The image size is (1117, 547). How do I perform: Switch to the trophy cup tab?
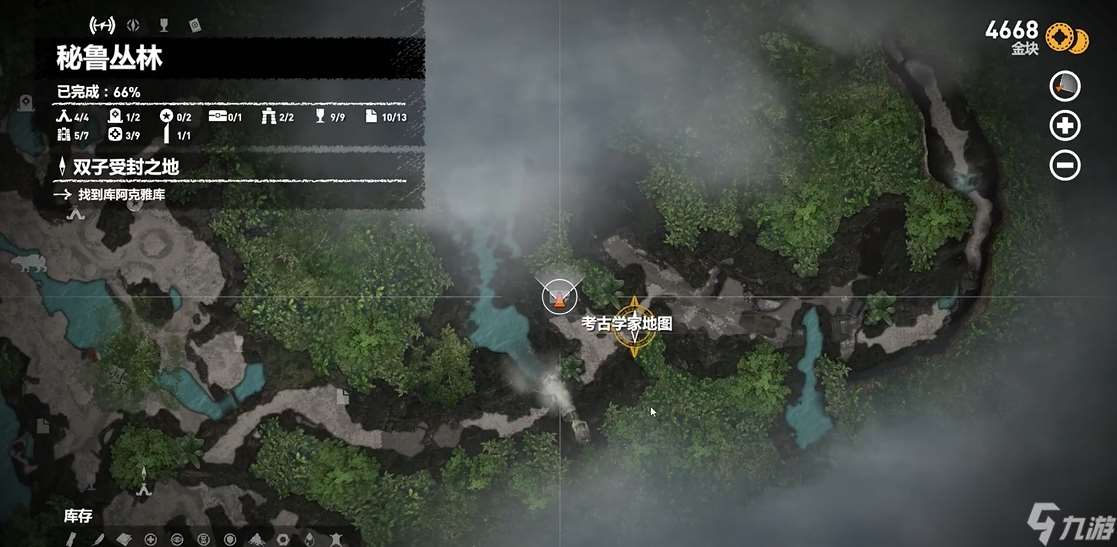(164, 24)
